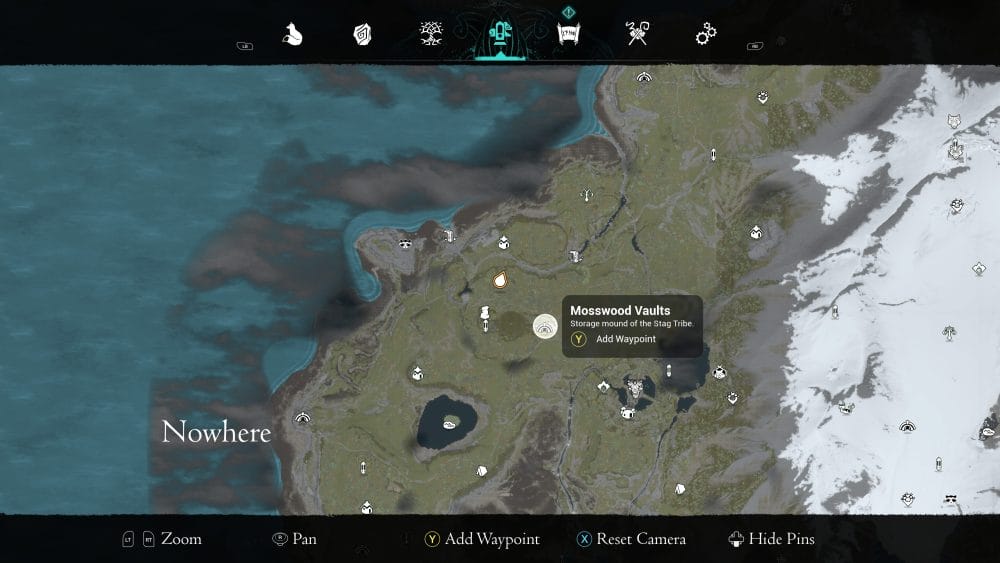
Task: Open the fox icon menu tab
Action: click(292, 35)
